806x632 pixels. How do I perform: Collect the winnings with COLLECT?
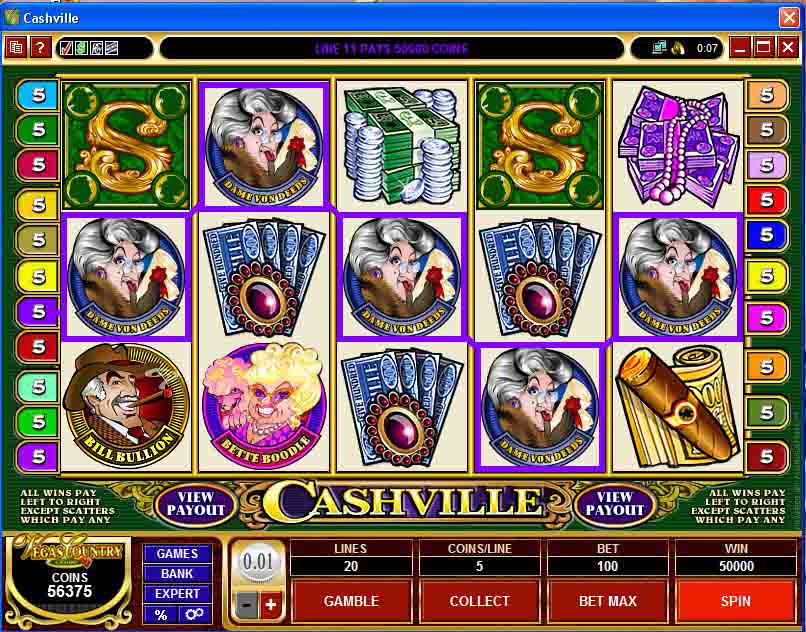coord(480,601)
